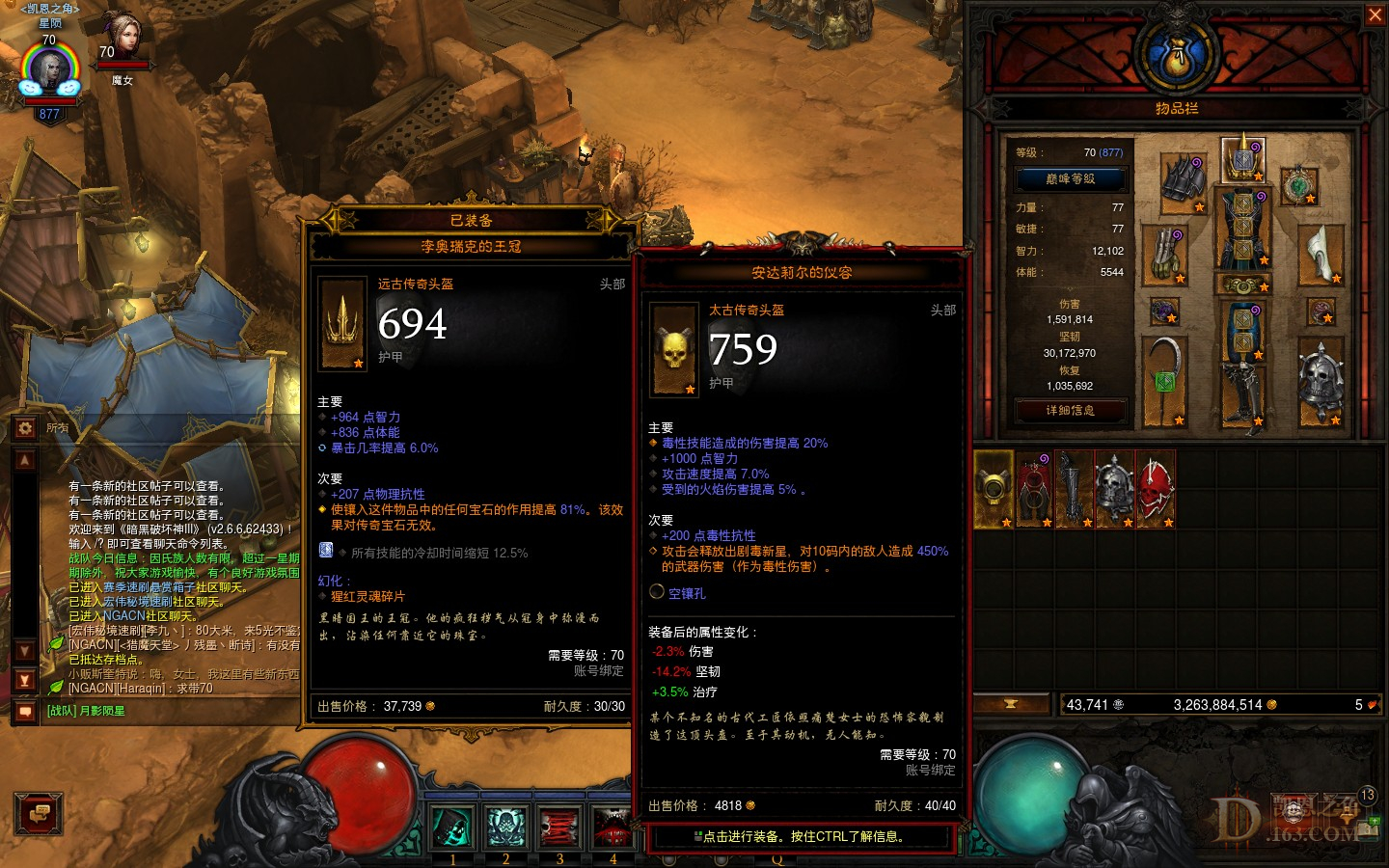Open the chat settings gear icon
Image resolution: width=1389 pixels, height=868 pixels.
[x=24, y=427]
